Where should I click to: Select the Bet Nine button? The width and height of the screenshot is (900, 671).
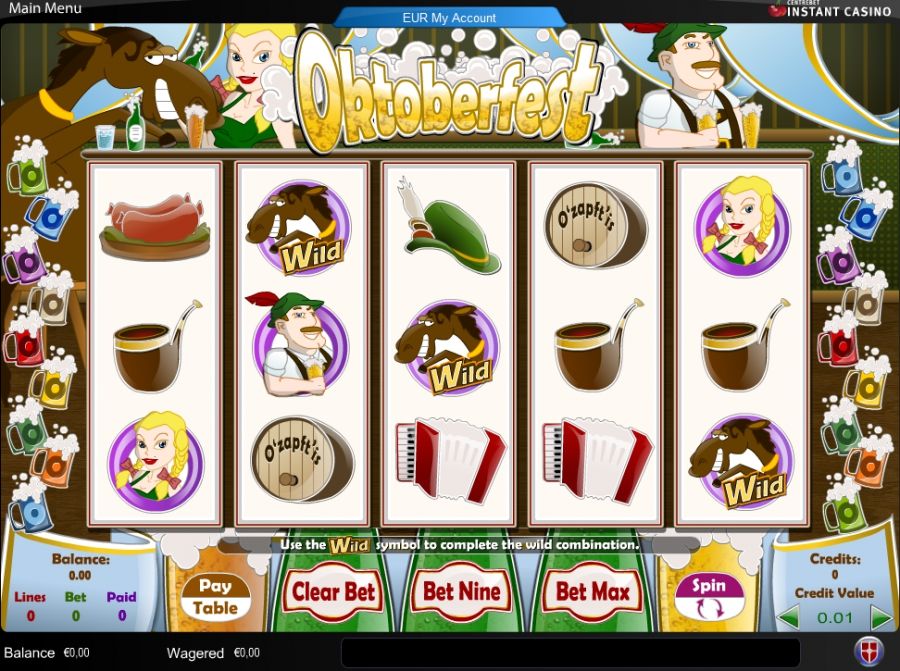(462, 592)
